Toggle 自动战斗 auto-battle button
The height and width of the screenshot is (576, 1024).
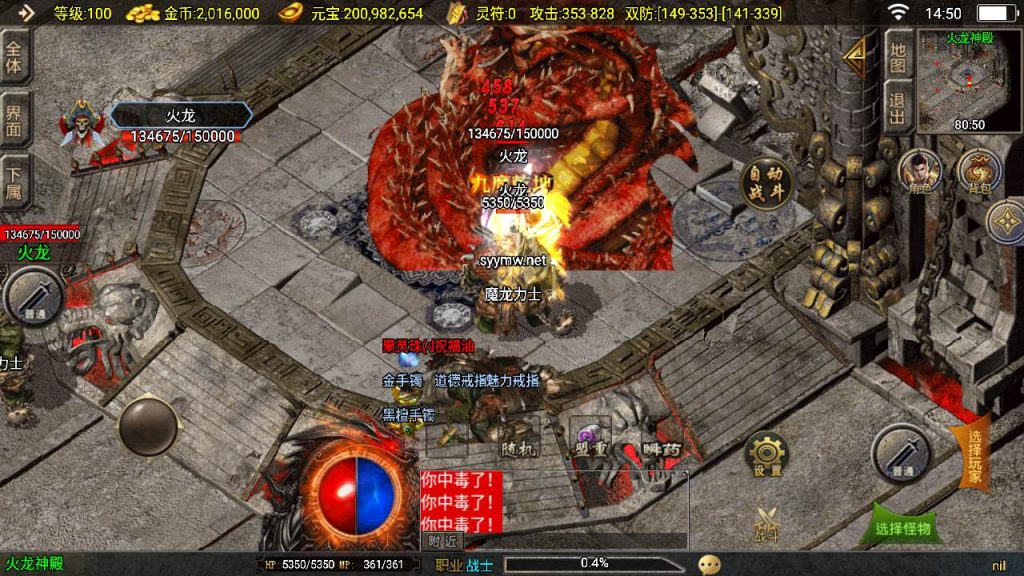766,182
